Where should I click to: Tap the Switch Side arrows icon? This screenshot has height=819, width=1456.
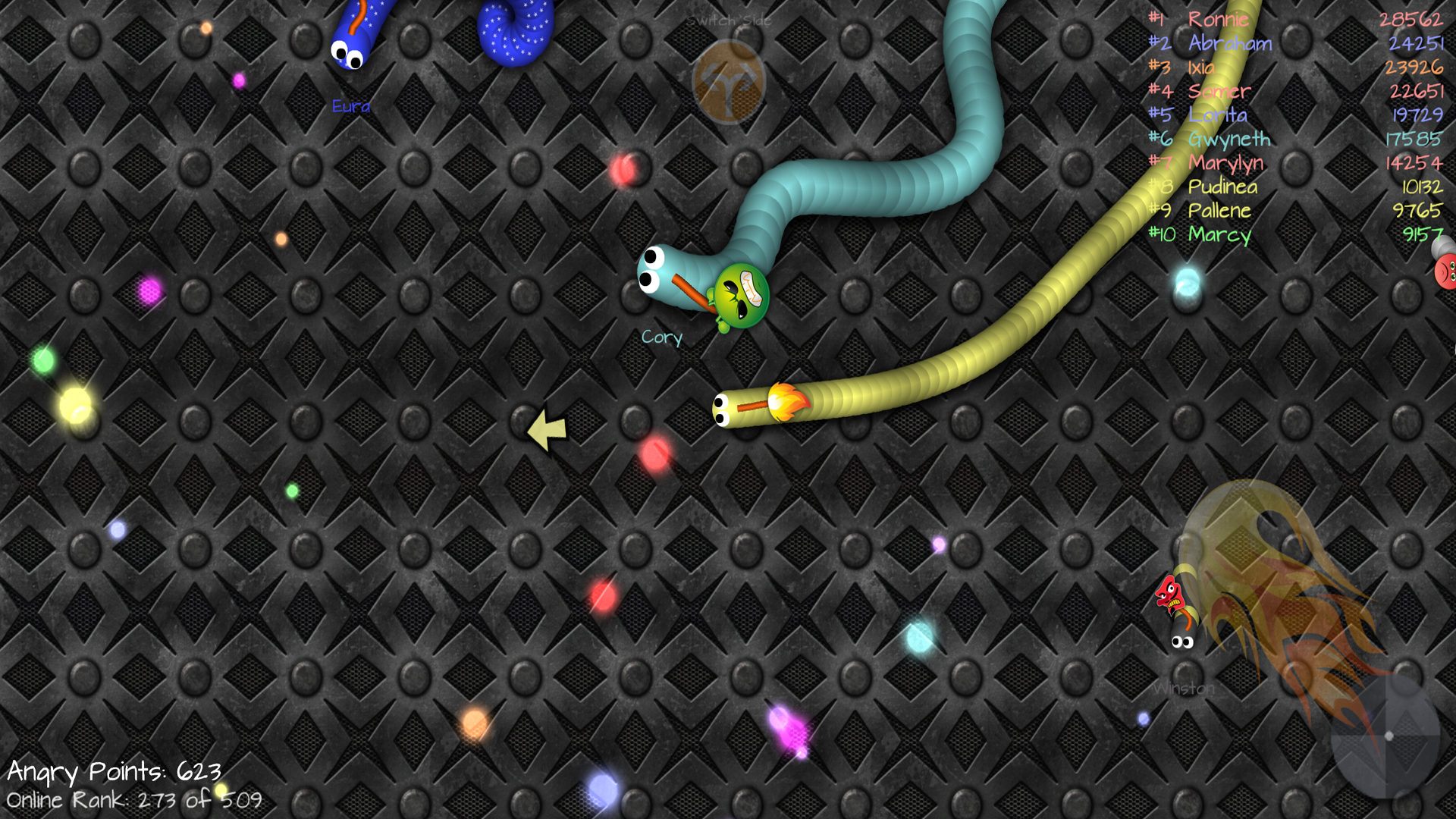tap(726, 80)
